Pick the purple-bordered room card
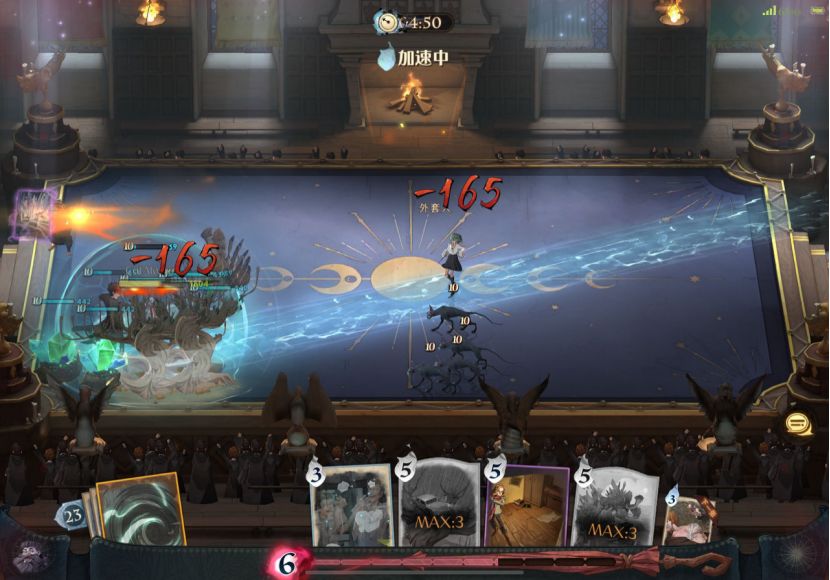The width and height of the screenshot is (830, 580). point(526,506)
